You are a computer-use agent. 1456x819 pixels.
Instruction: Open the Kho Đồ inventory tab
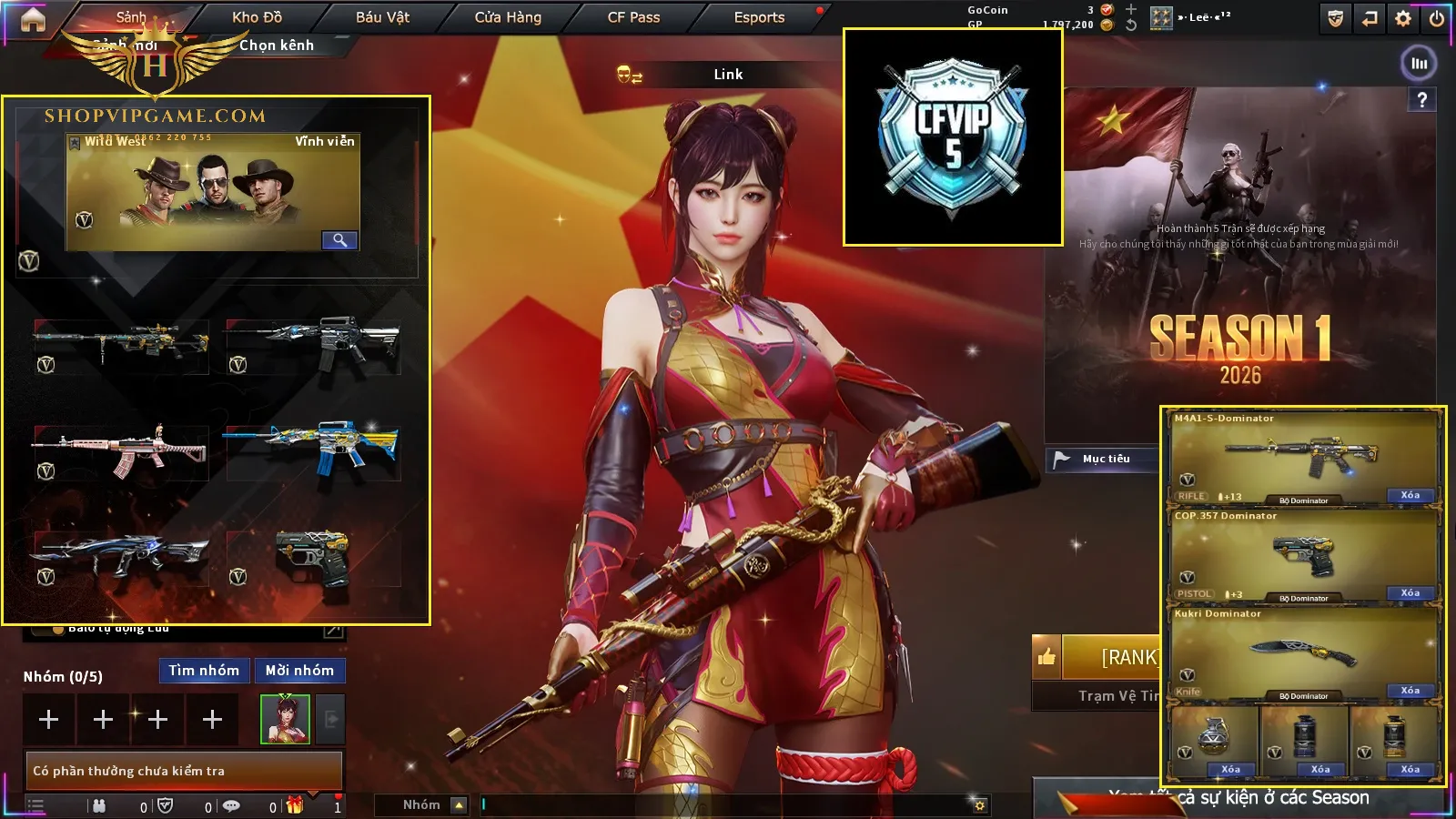pyautogui.click(x=257, y=17)
